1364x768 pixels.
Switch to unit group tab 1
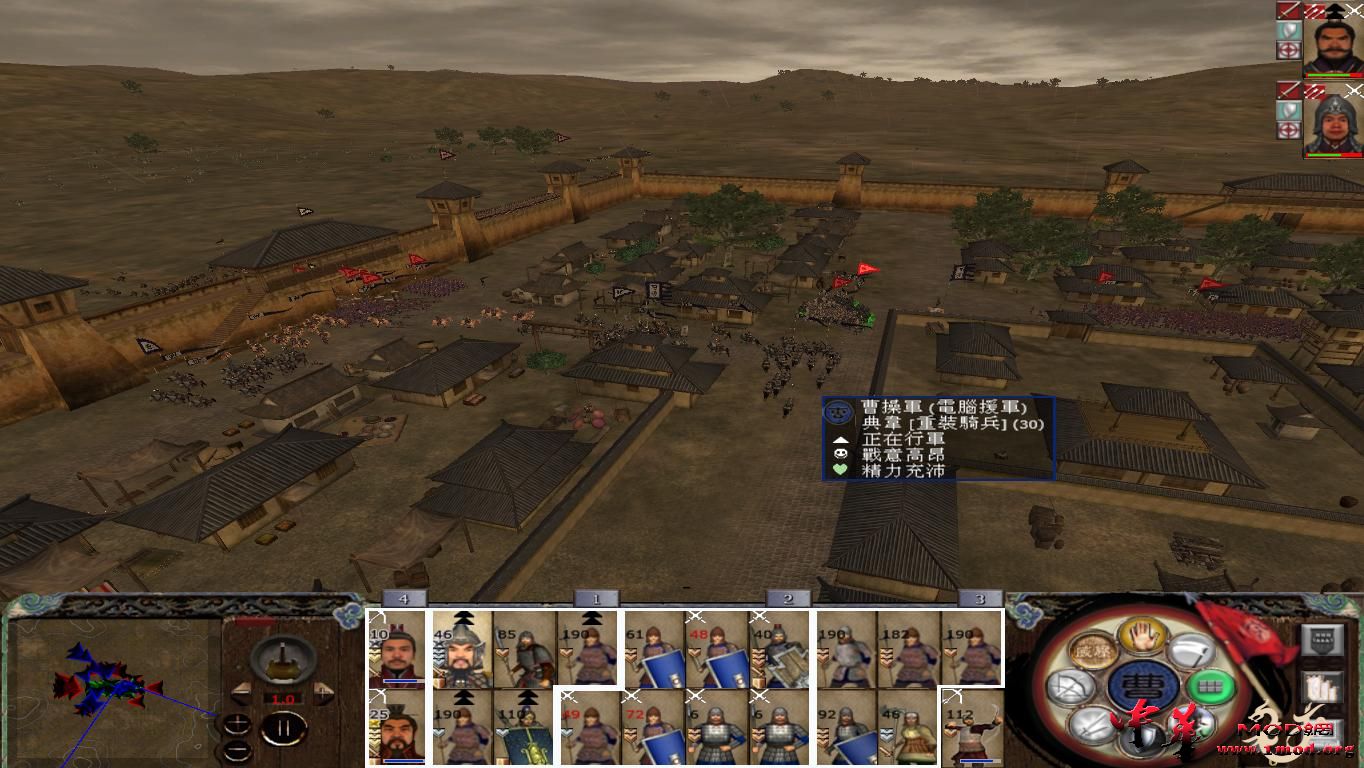(x=595, y=597)
